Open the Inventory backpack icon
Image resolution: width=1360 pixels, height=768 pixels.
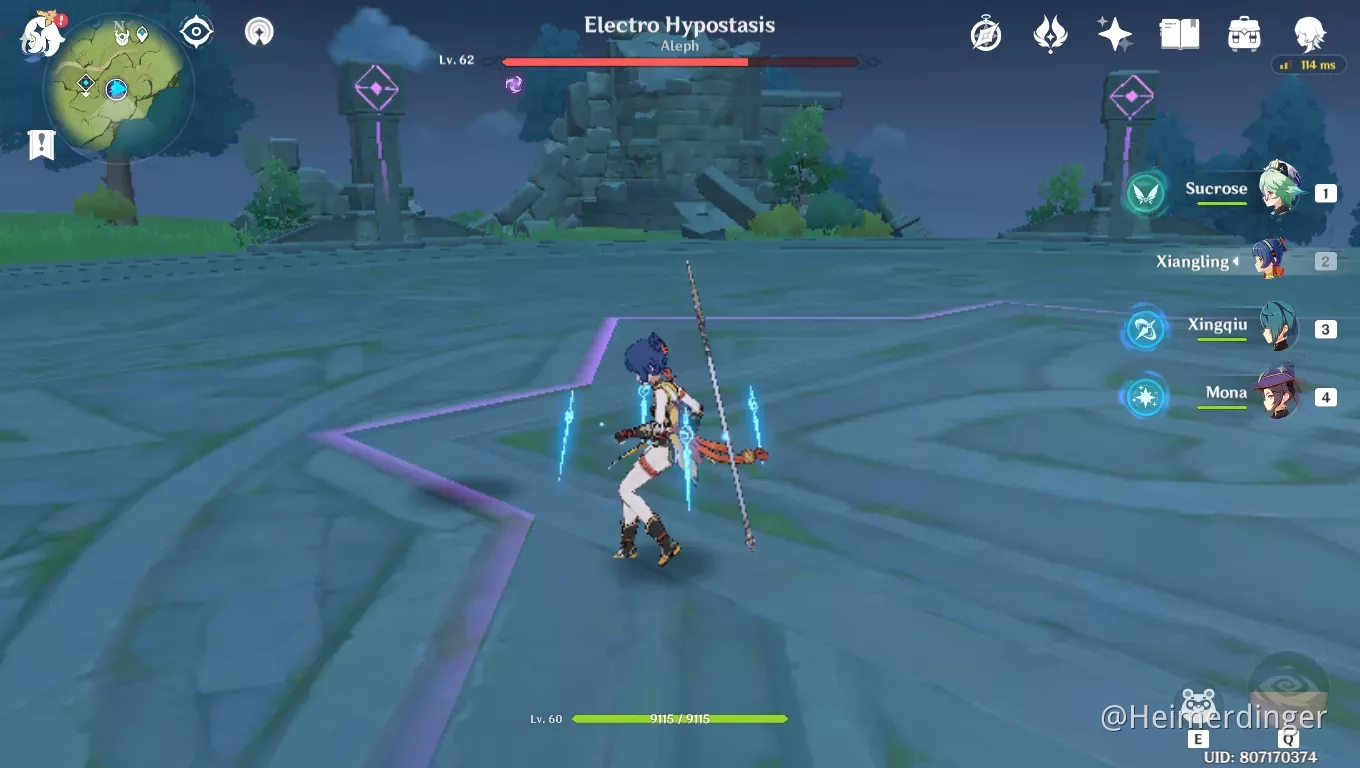(x=1244, y=33)
